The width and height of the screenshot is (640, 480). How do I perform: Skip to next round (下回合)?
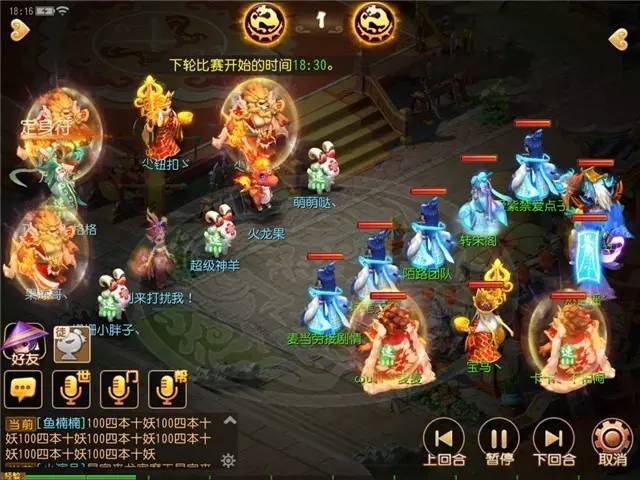click(553, 441)
